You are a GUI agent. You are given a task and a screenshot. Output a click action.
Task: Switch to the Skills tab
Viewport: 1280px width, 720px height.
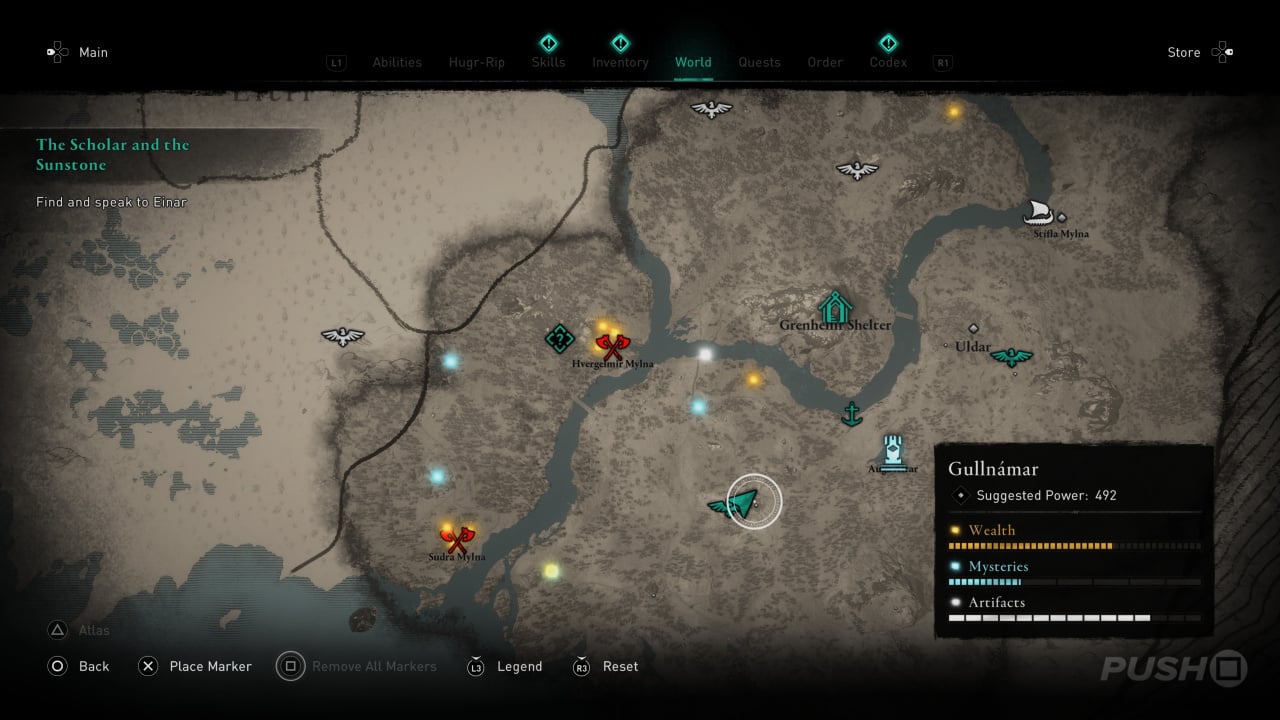click(548, 62)
